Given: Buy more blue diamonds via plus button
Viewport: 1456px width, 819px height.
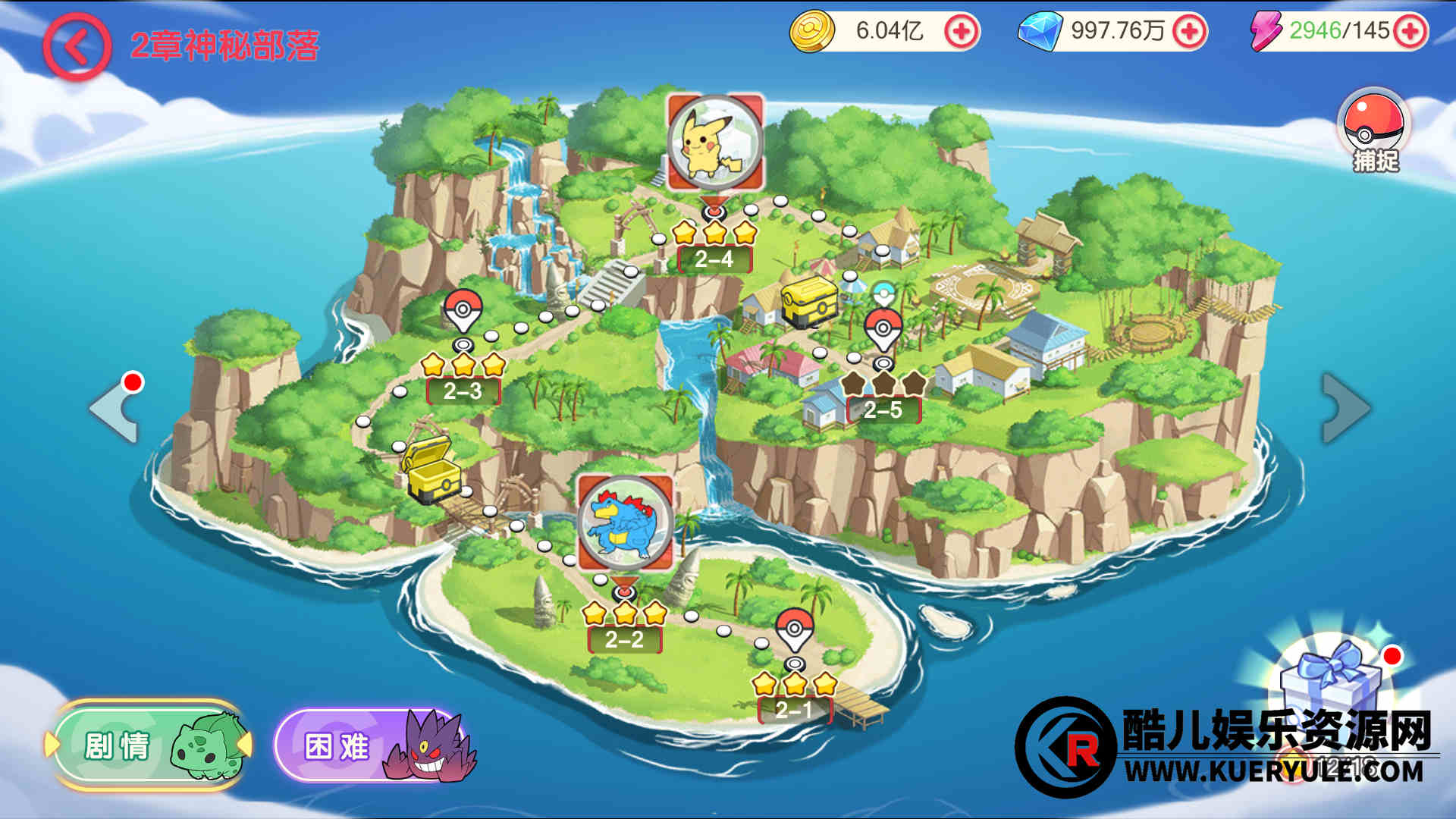Looking at the screenshot, I should click(x=1188, y=31).
